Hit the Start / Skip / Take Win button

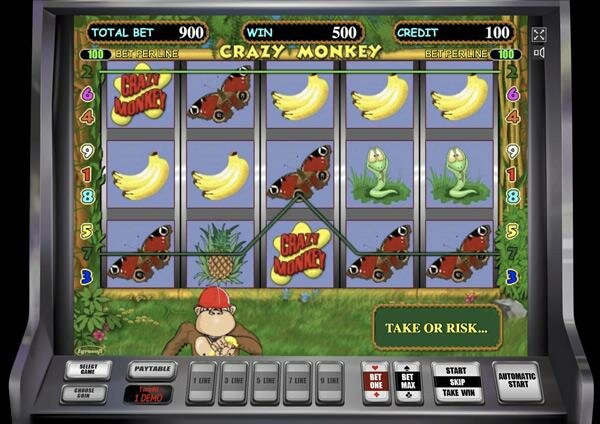tap(457, 382)
